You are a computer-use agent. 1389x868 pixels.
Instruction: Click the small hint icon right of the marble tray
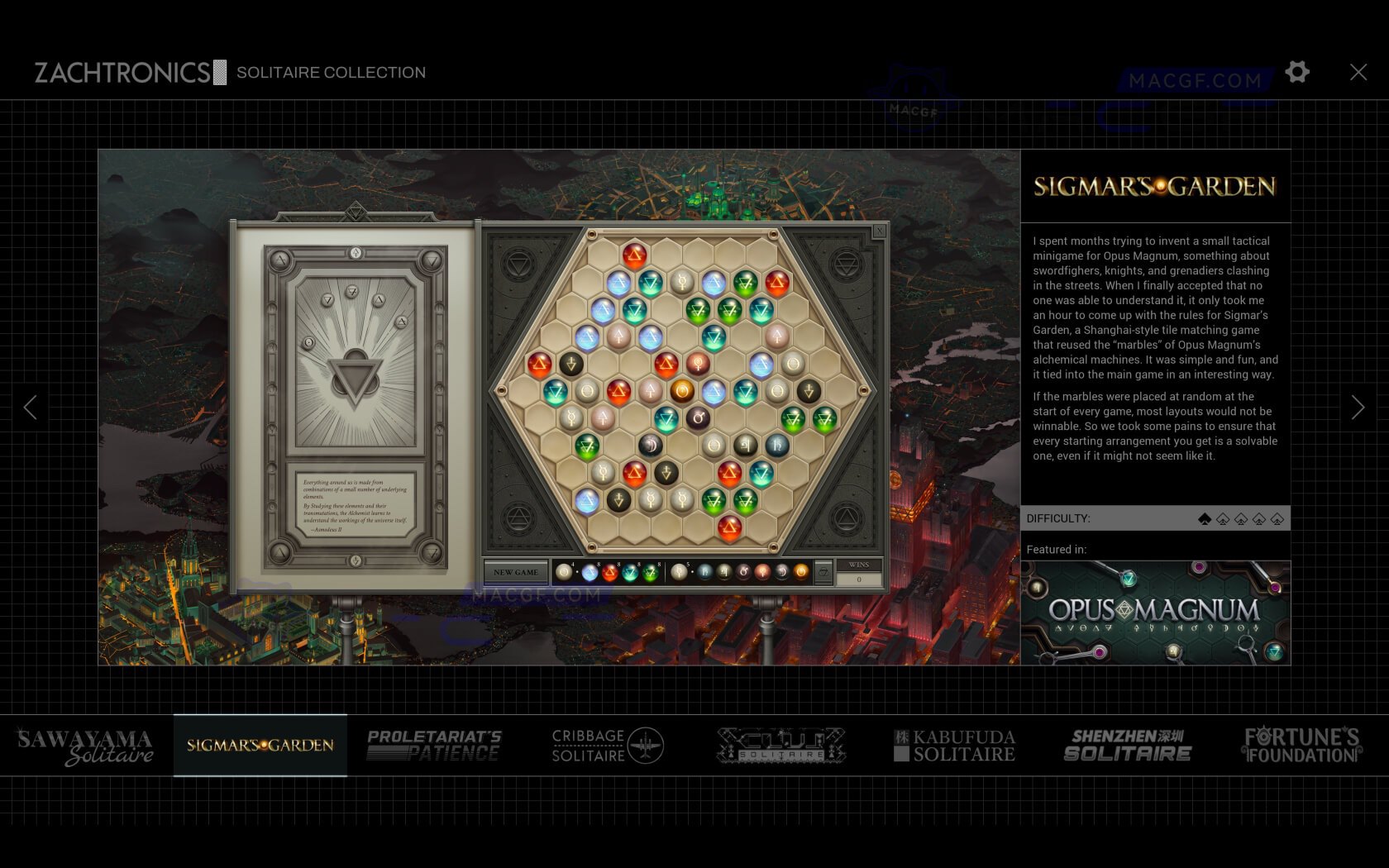(823, 571)
